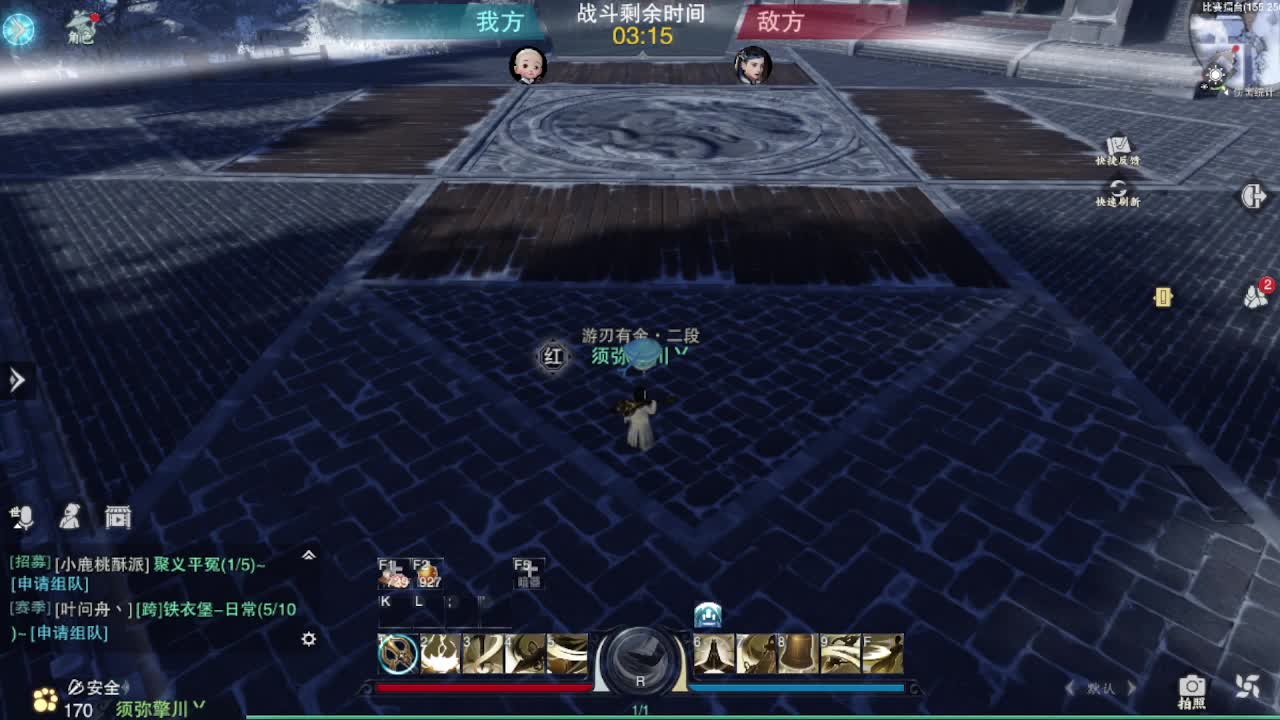Screen dimensions: 1280x720
Task: Open the emote character icon above chat
Action: 69,515
